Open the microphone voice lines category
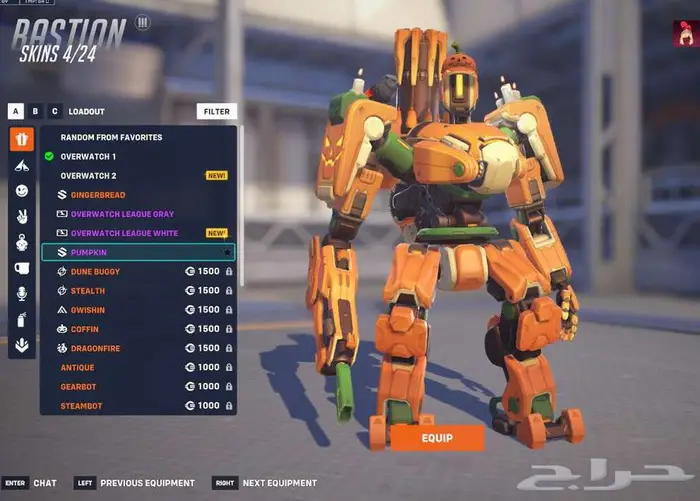This screenshot has width=700, height=501. [x=22, y=294]
